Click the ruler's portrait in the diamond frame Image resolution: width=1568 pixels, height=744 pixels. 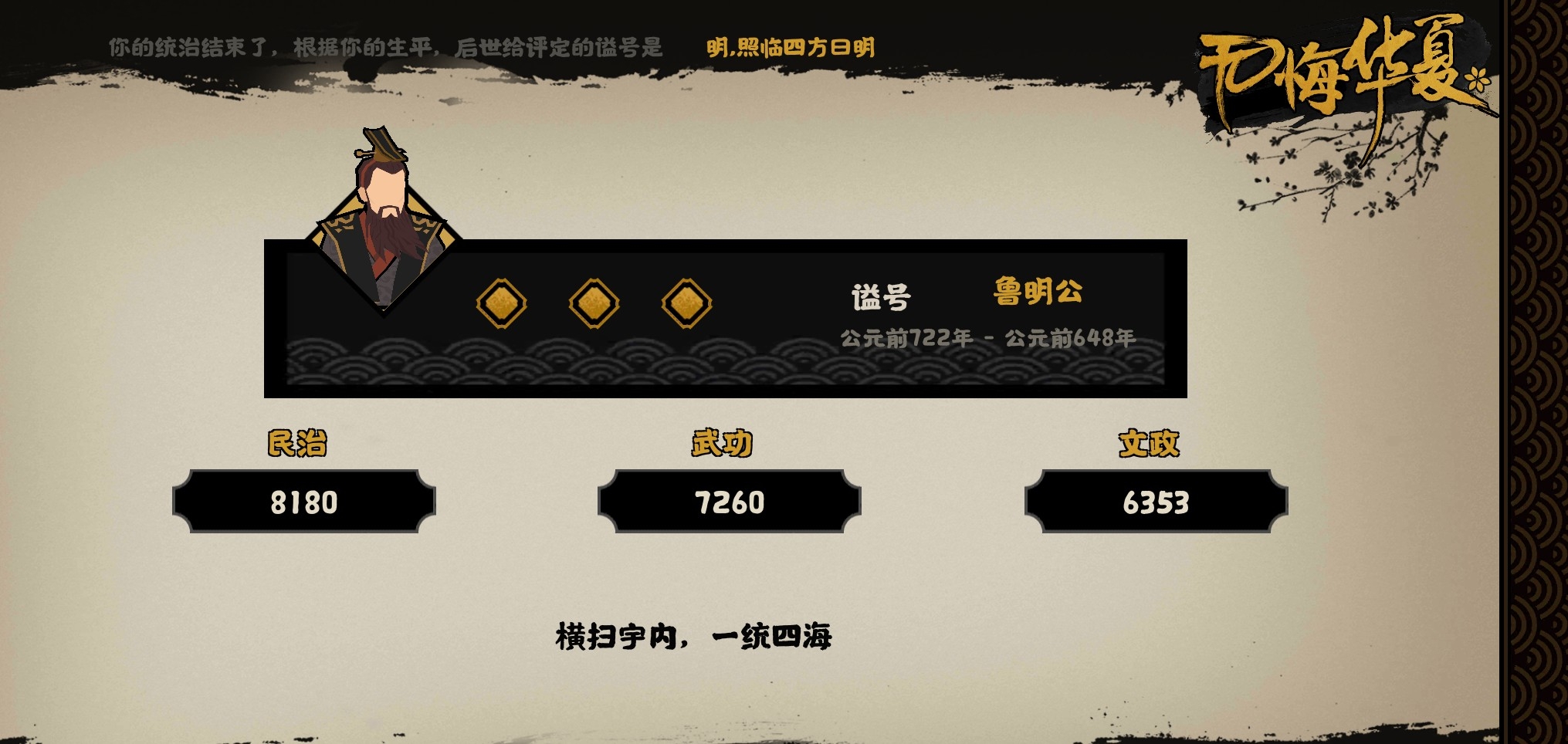point(384,216)
